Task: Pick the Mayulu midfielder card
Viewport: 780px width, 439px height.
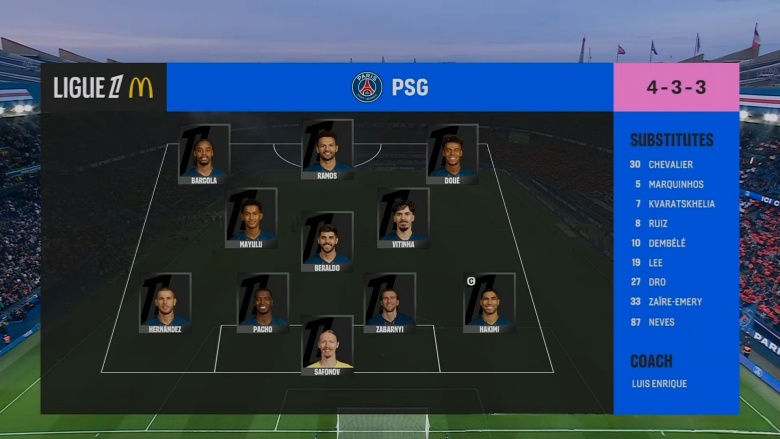Action: pyautogui.click(x=251, y=217)
